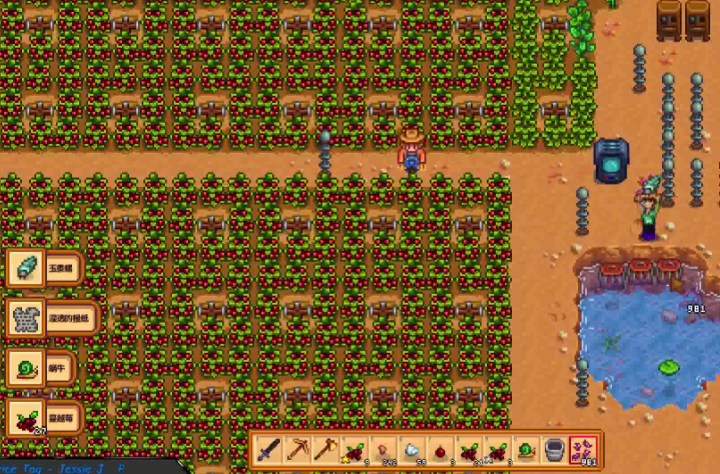Select the purple seeds stack of 981

pos(583,449)
